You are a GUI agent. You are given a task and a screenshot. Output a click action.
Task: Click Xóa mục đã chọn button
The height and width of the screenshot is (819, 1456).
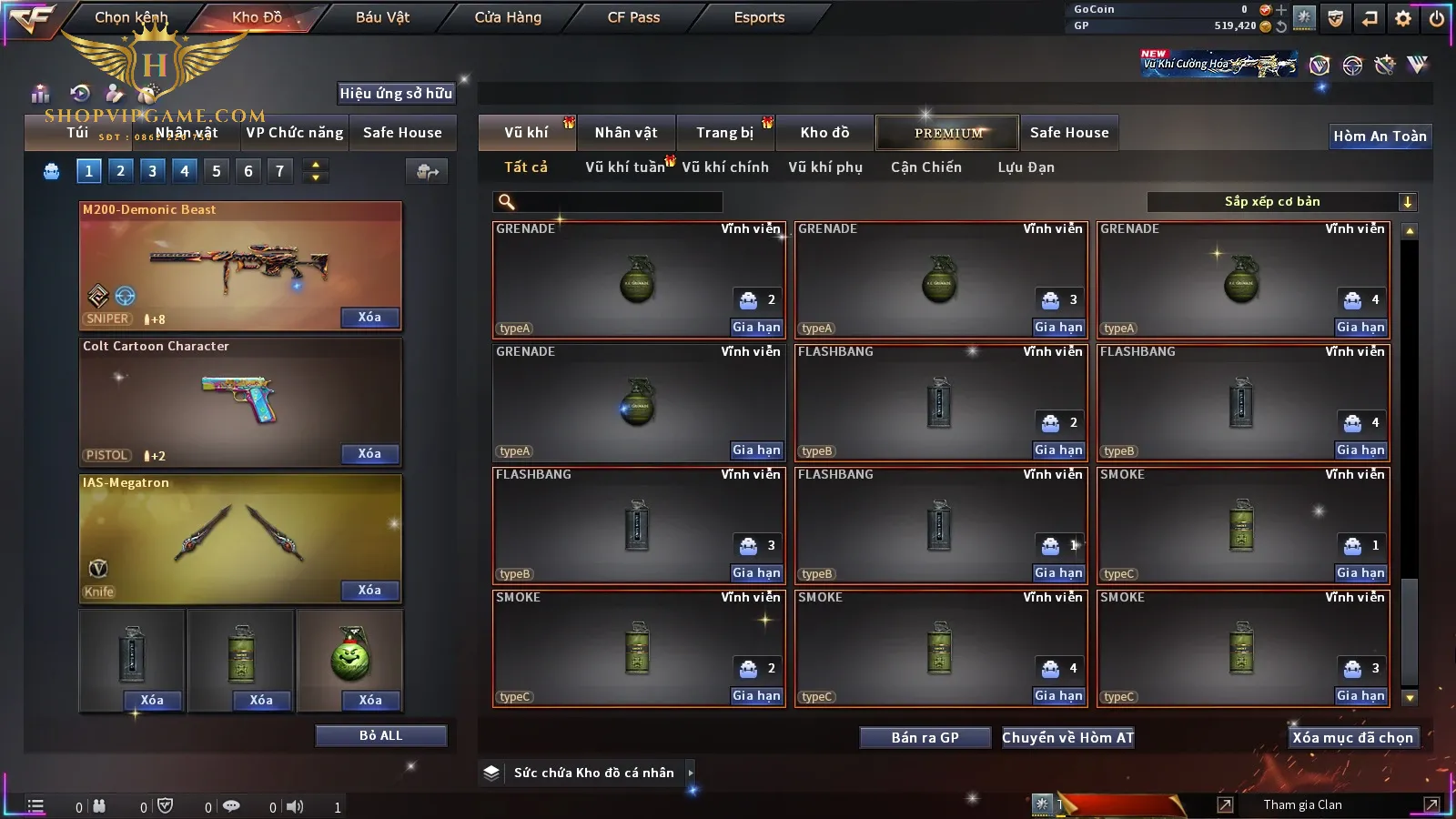(x=1352, y=738)
